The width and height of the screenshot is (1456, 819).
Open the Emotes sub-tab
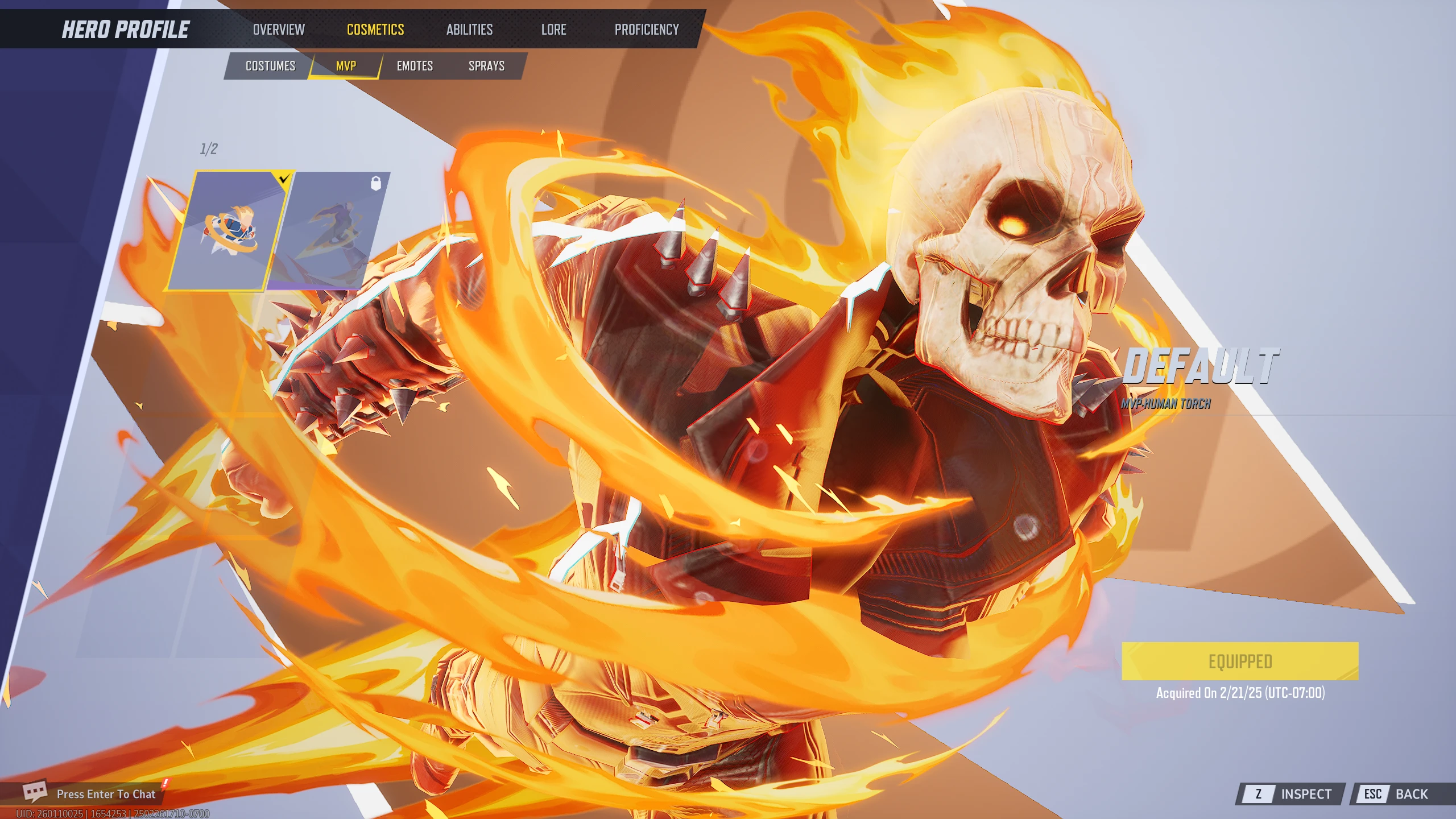click(x=415, y=66)
